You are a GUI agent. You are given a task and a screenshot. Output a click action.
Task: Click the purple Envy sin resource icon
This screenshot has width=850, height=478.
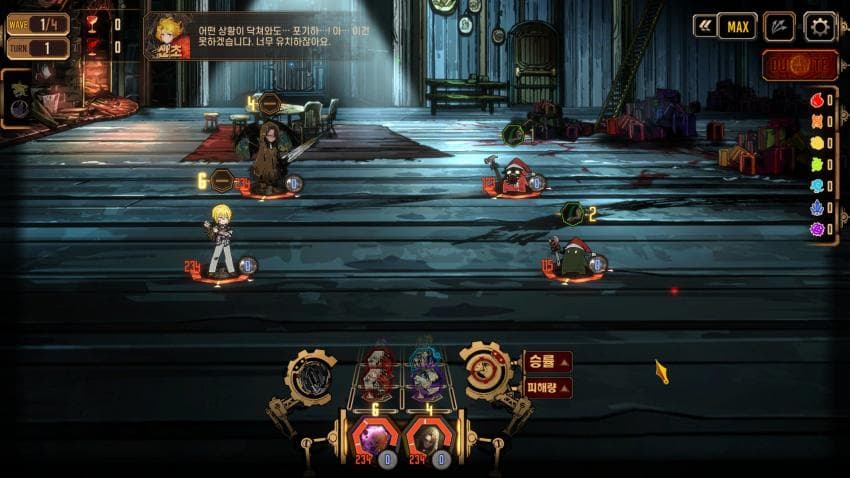[816, 229]
